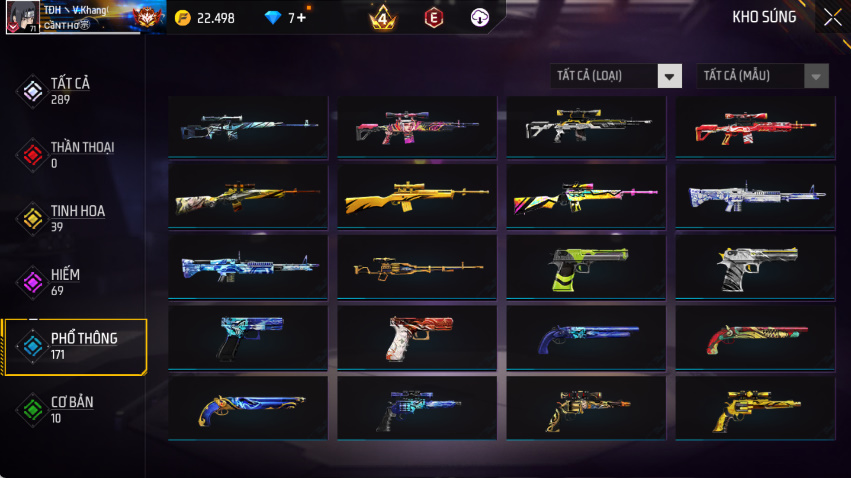Add diamonds with the plus button
Screen dimensions: 851x478
(301, 18)
